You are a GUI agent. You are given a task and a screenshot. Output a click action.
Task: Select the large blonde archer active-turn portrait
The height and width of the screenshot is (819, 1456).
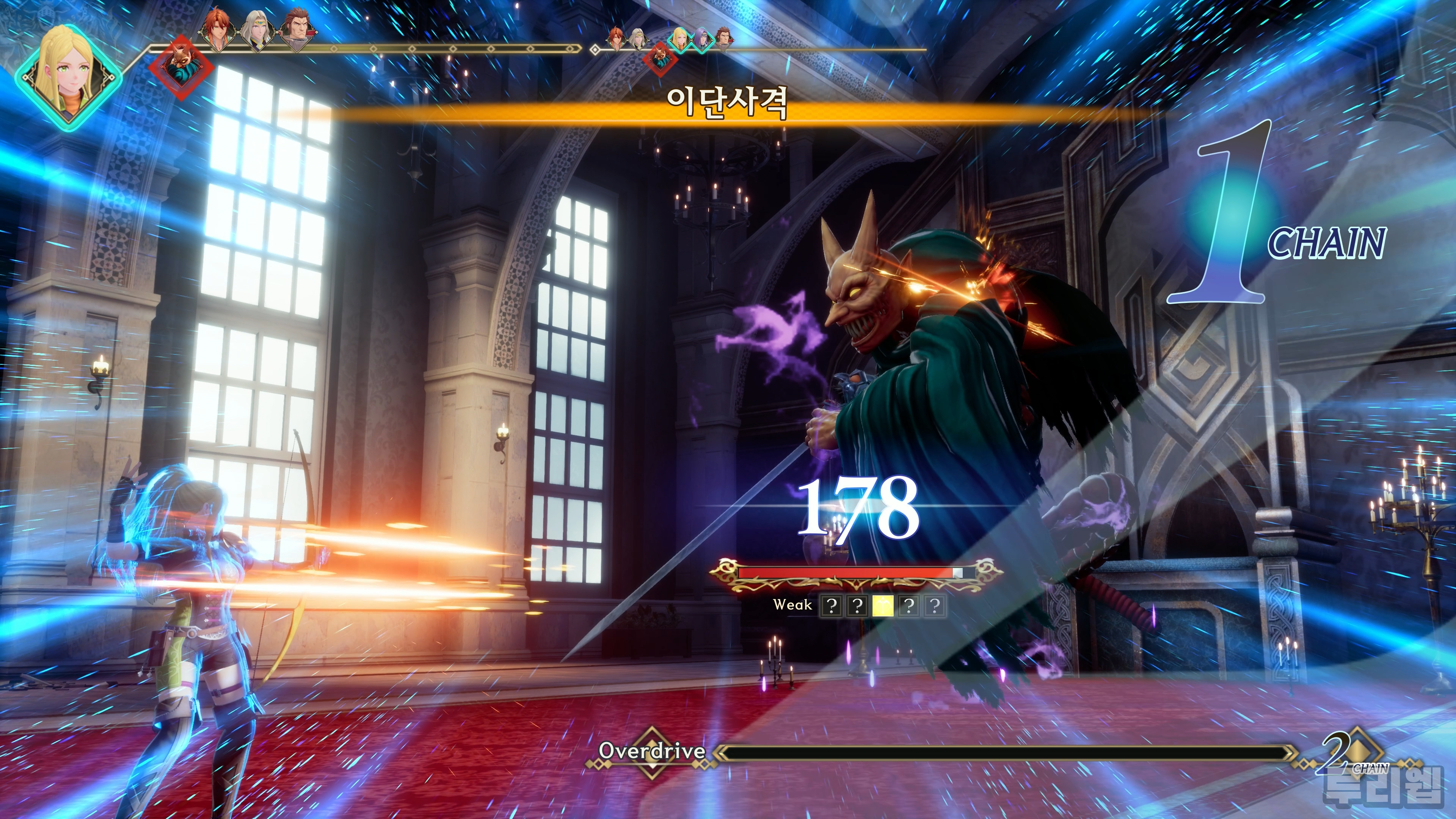[68, 75]
